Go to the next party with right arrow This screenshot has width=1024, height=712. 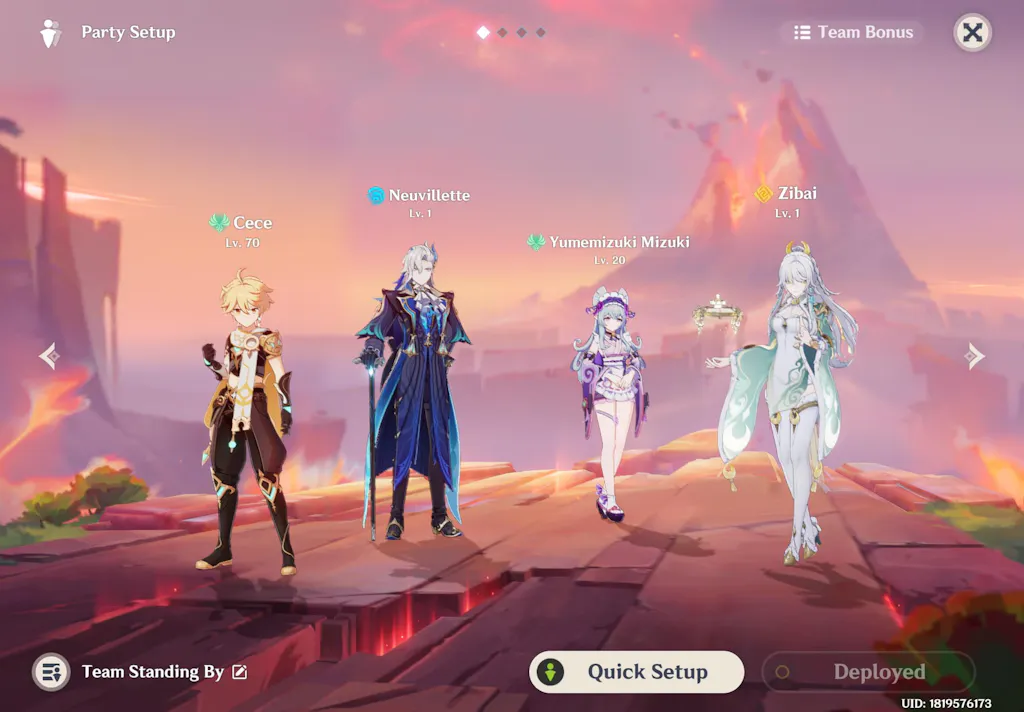click(x=975, y=356)
